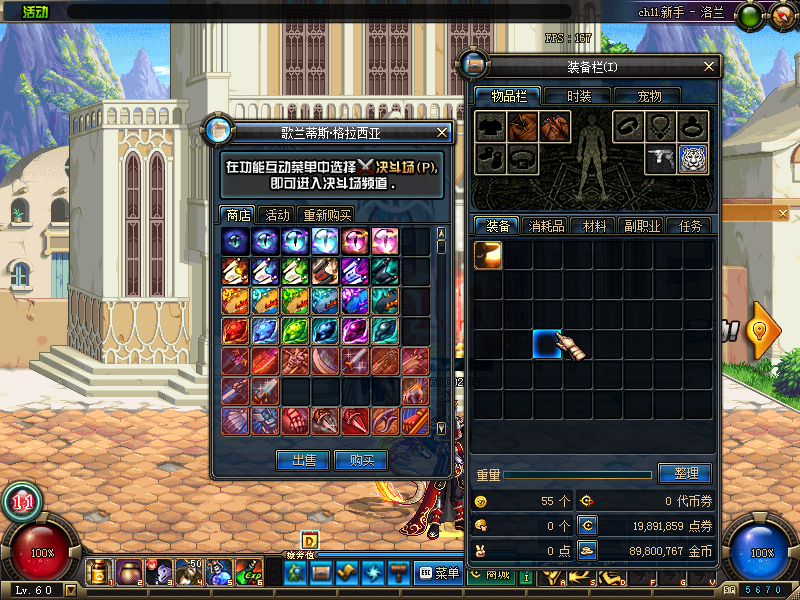Select the pistol weapon equipment slot

[x=660, y=159]
